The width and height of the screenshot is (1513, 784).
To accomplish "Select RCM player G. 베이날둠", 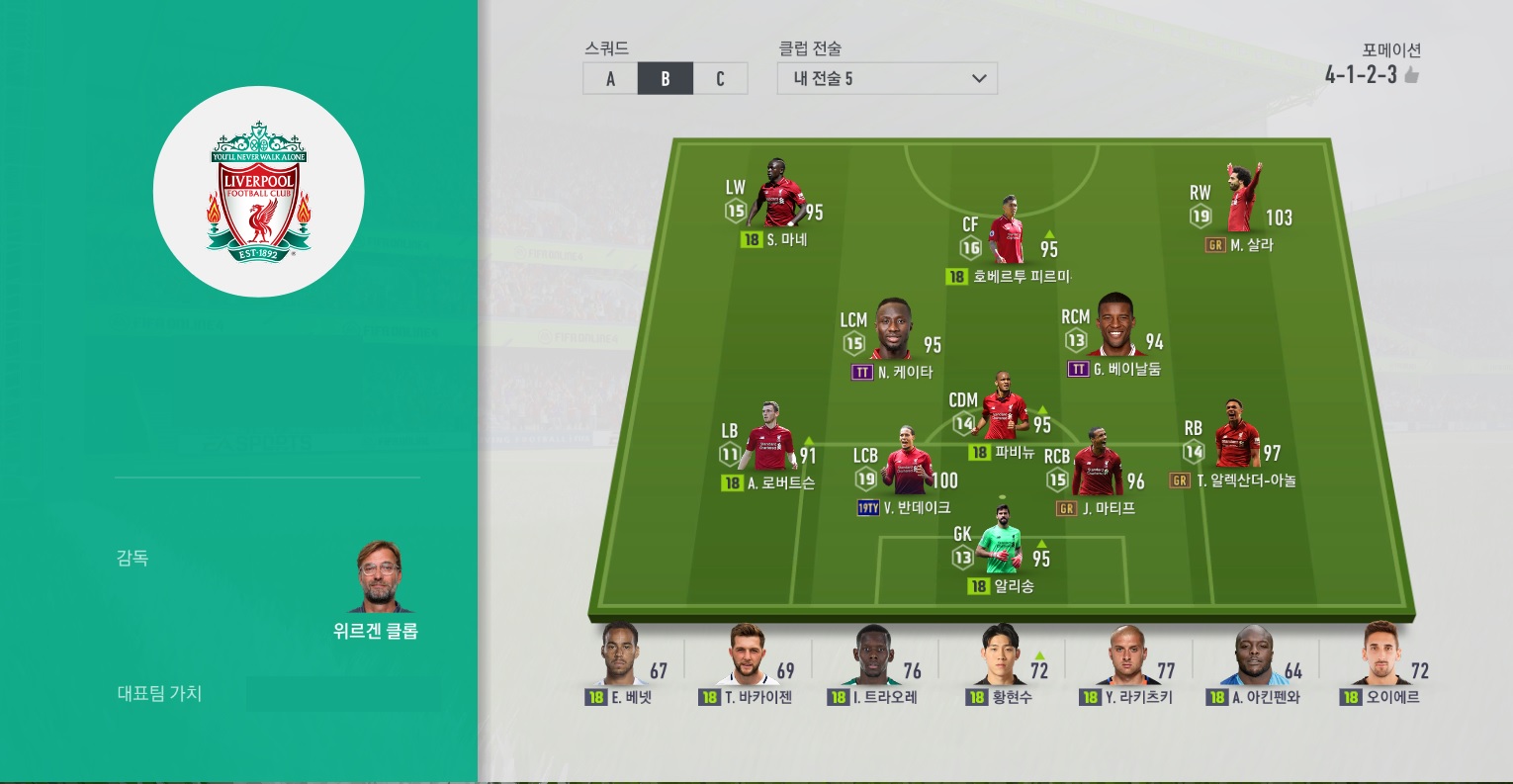I will (x=1115, y=328).
